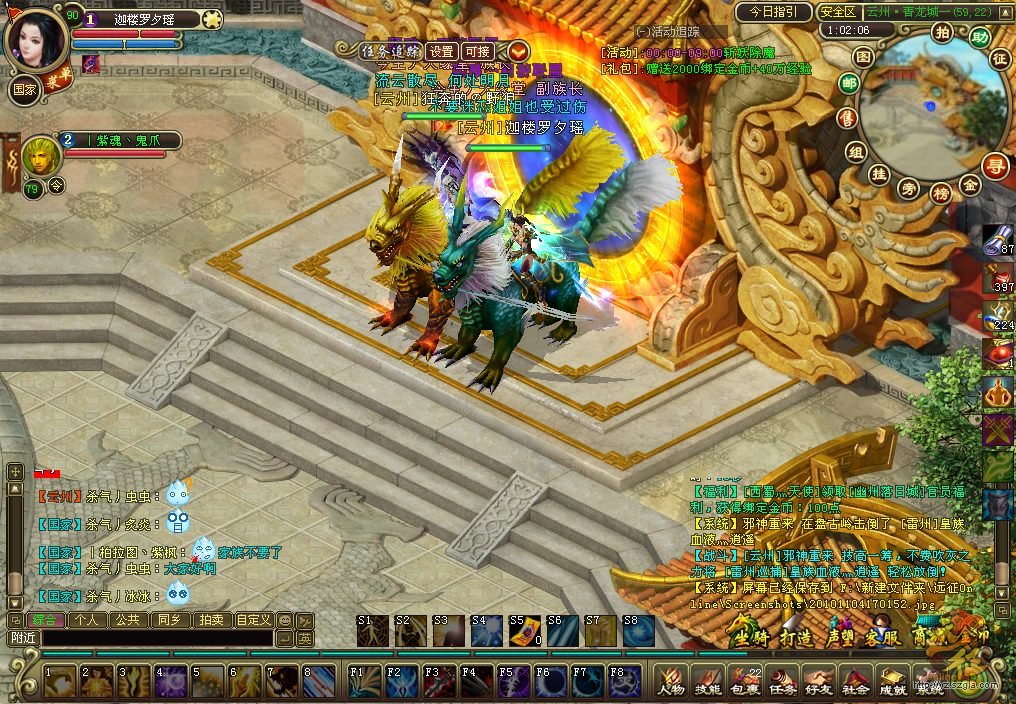Switch chat to the 个人 tab
This screenshot has height=704, width=1016.
tap(87, 620)
